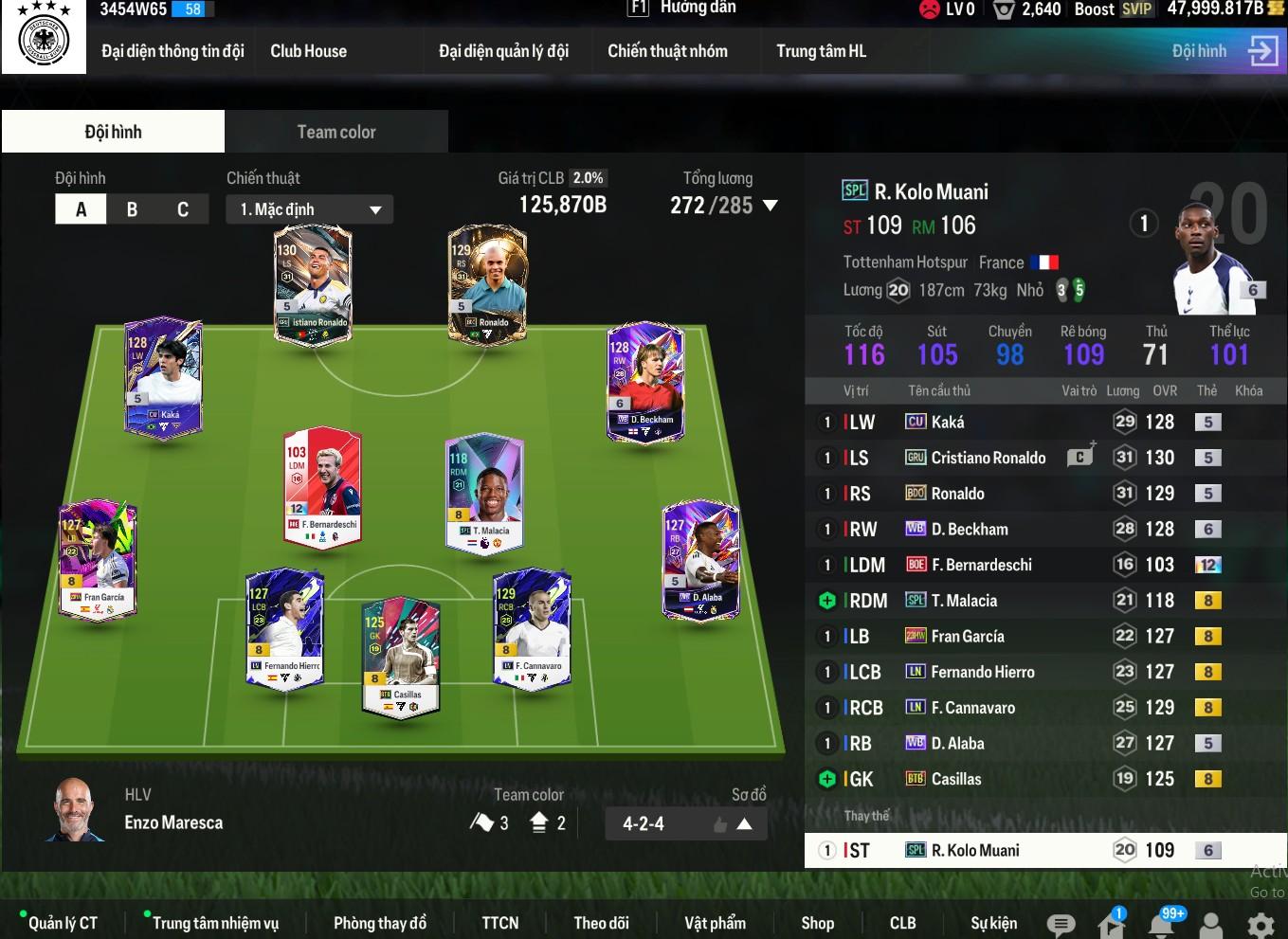Click the Đội hình exit button
The image size is (1288, 939).
coord(1263,51)
